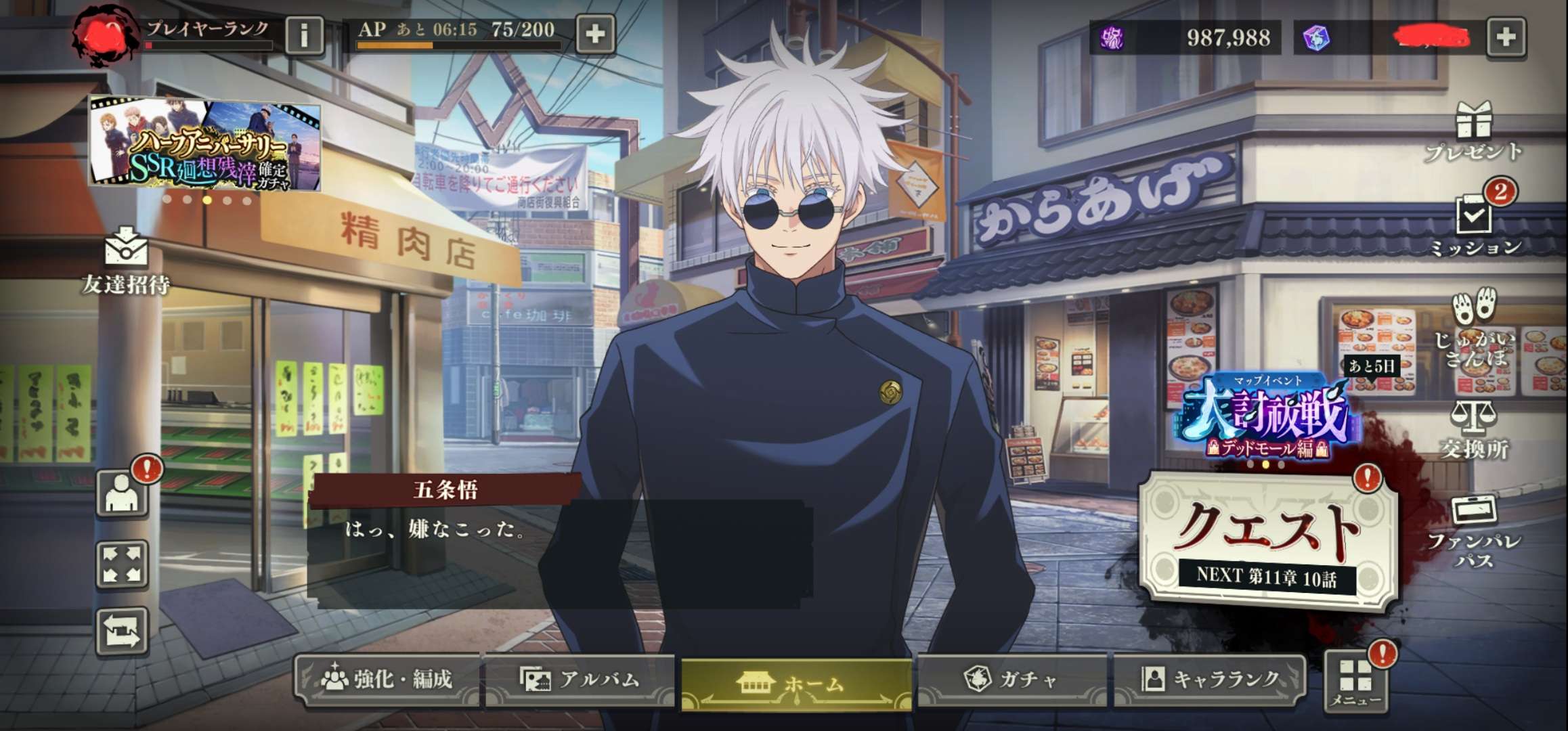Viewport: 1568px width, 731px height.
Task: Open 友達招待 friend invite
Action: pos(126,262)
